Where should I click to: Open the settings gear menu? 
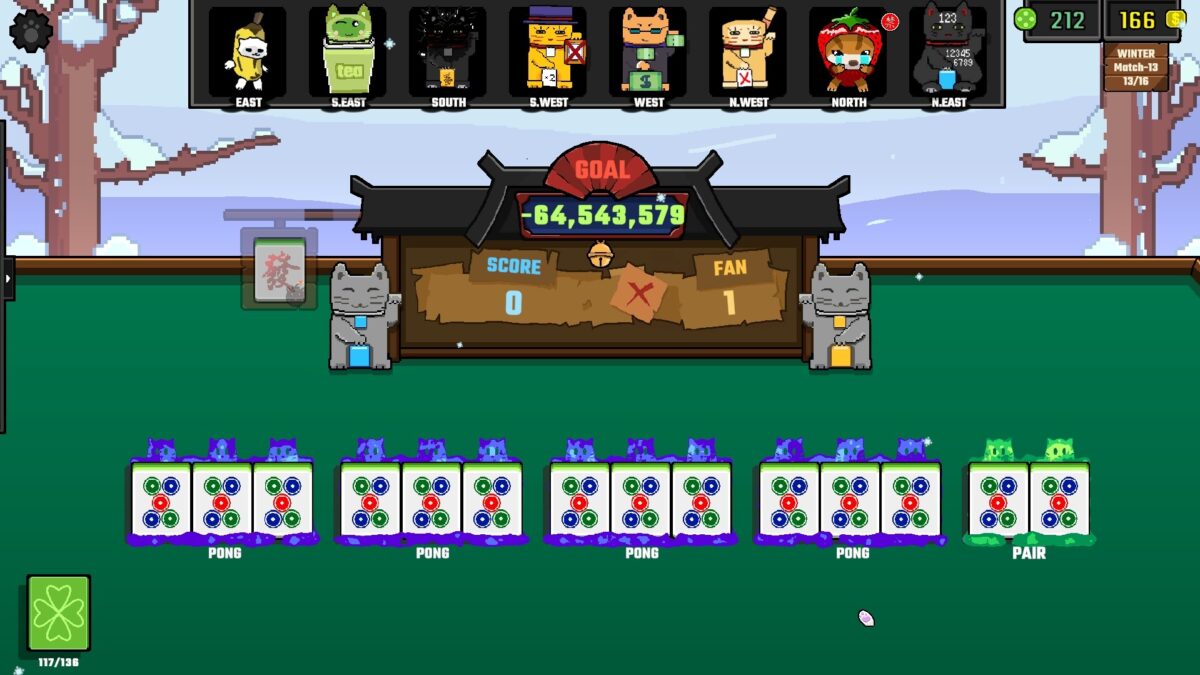(x=31, y=30)
